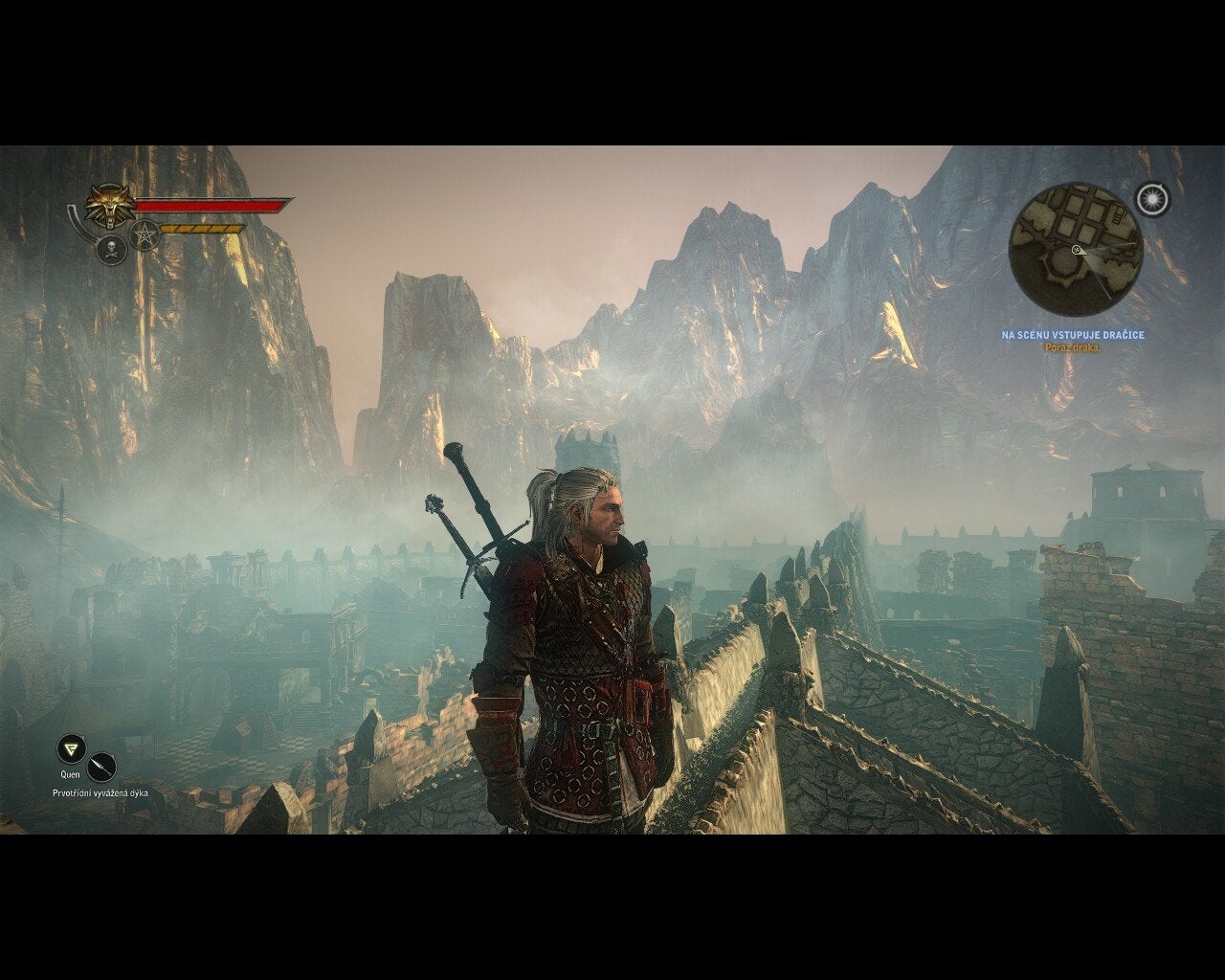1225x980 pixels.
Task: Select the balanced dagger item slot
Action: 102,768
